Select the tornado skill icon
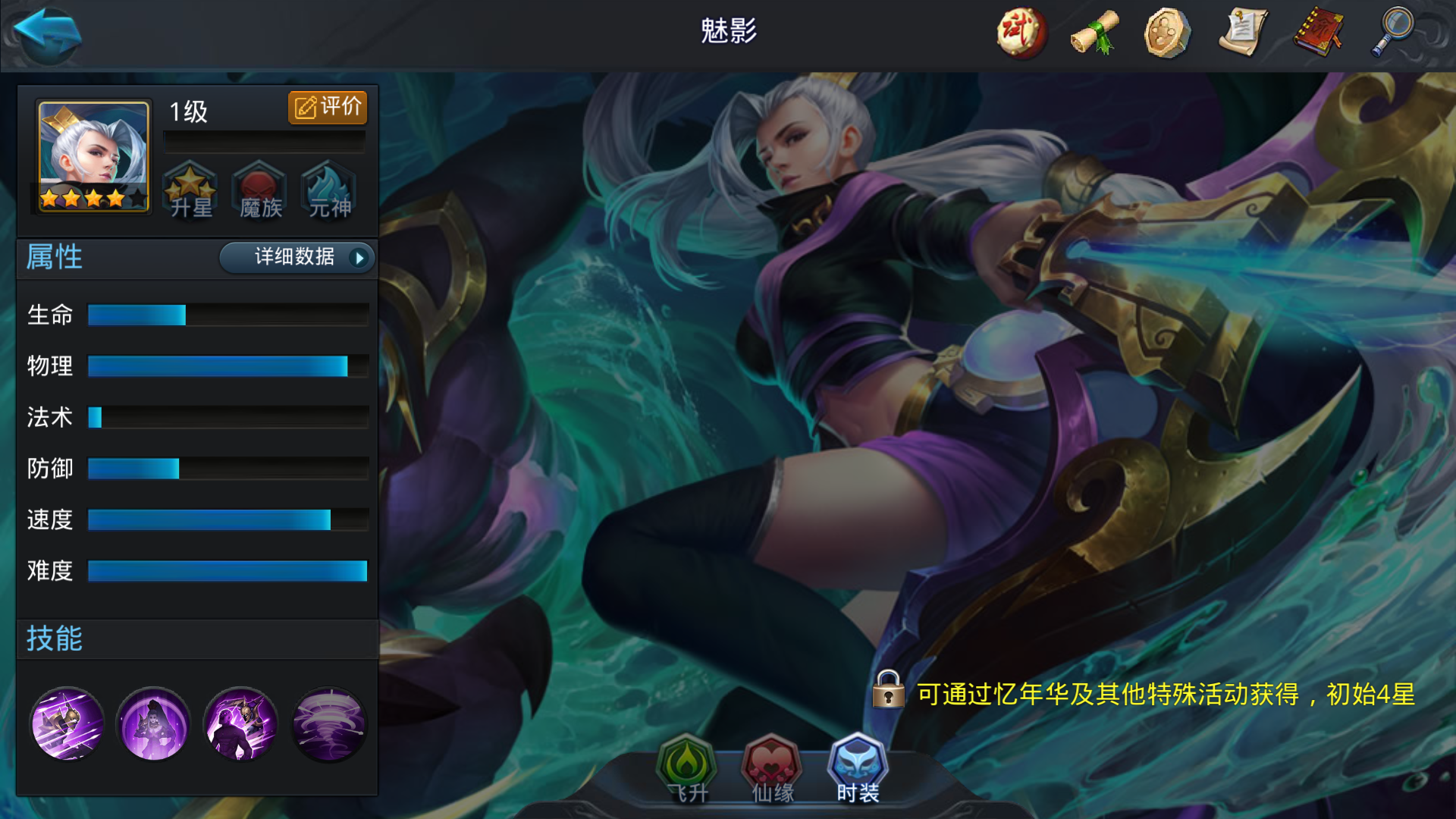 pyautogui.click(x=328, y=725)
